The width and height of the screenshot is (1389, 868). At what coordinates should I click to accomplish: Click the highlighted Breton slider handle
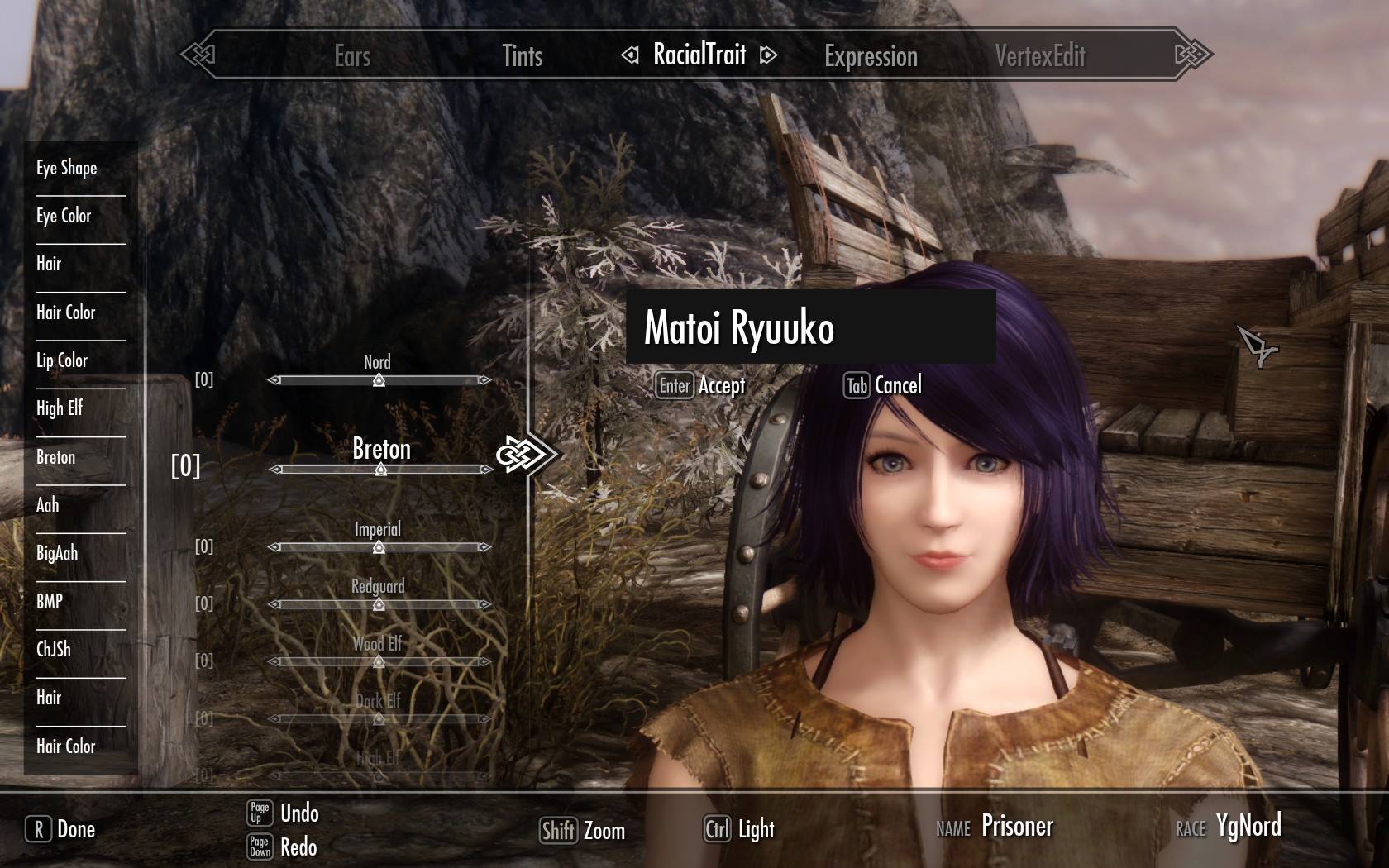coord(380,469)
